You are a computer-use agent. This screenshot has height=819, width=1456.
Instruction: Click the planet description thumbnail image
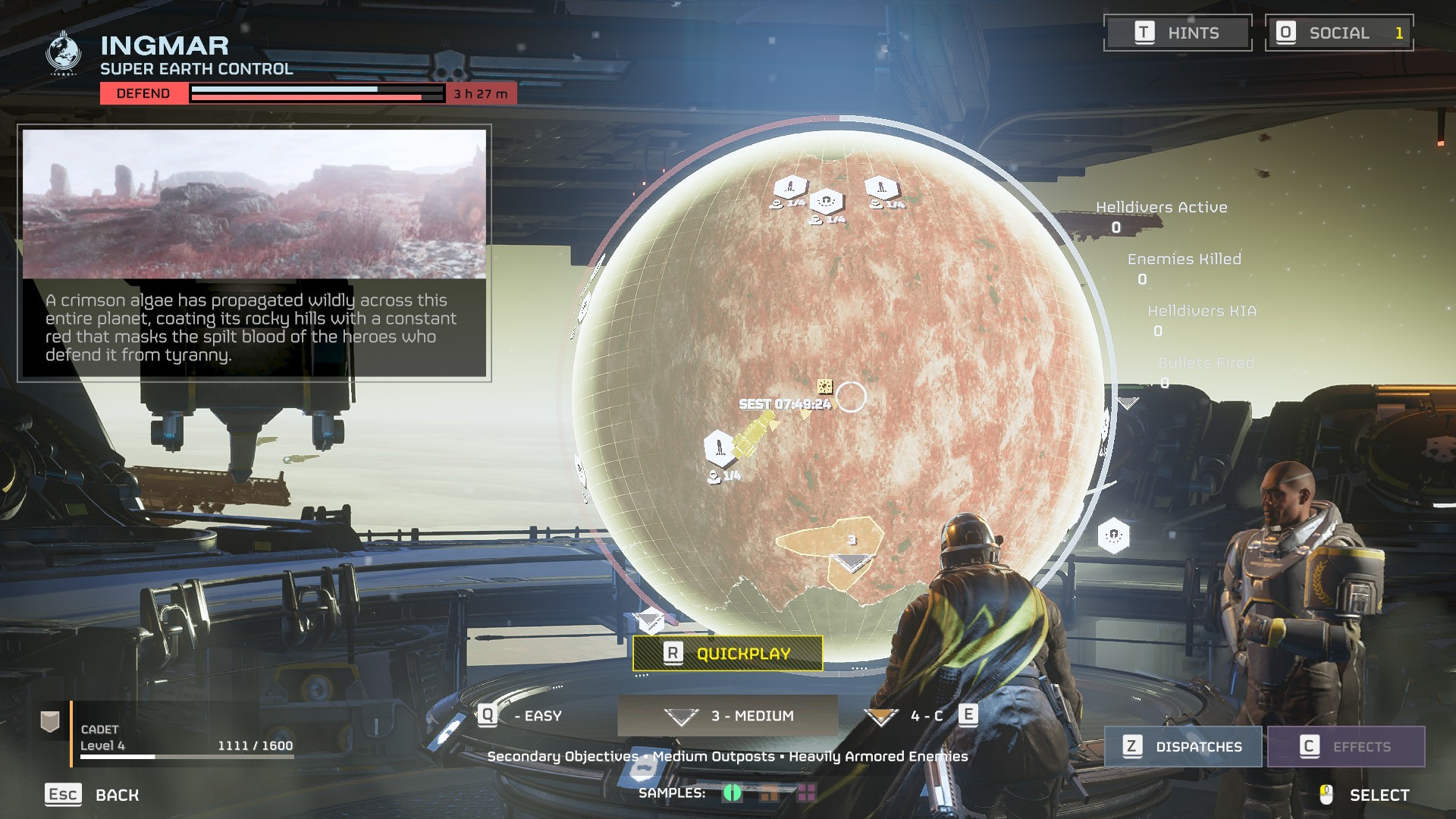(x=254, y=204)
